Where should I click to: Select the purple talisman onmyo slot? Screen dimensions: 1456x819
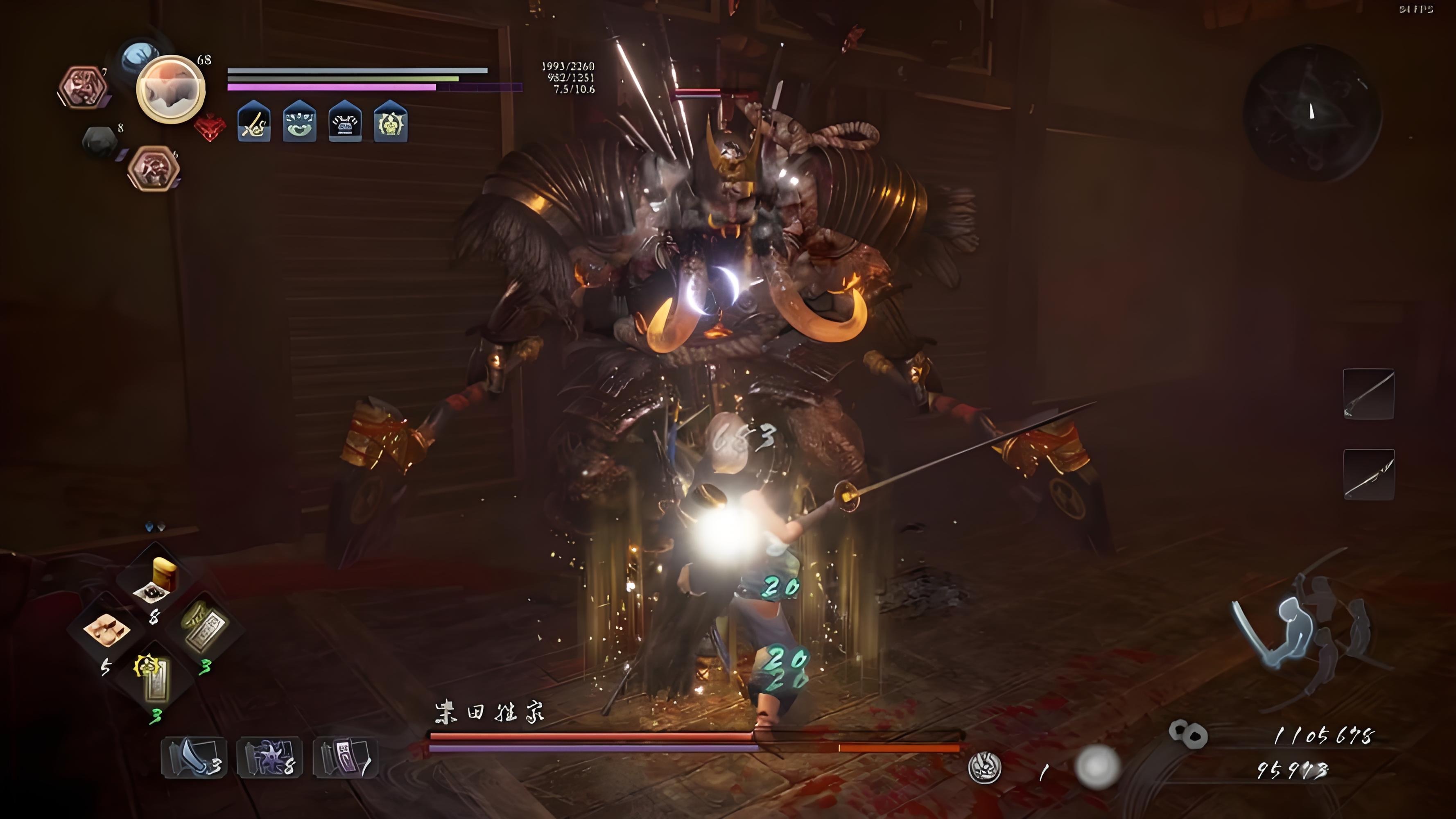pos(345,758)
